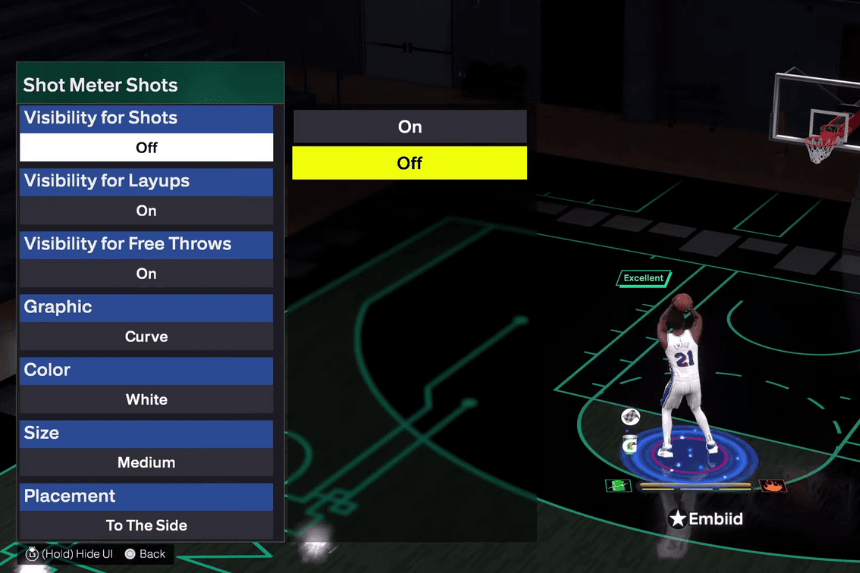This screenshot has height=573, width=860.
Task: Select the Visibility for Shots setting
Action: (x=146, y=133)
